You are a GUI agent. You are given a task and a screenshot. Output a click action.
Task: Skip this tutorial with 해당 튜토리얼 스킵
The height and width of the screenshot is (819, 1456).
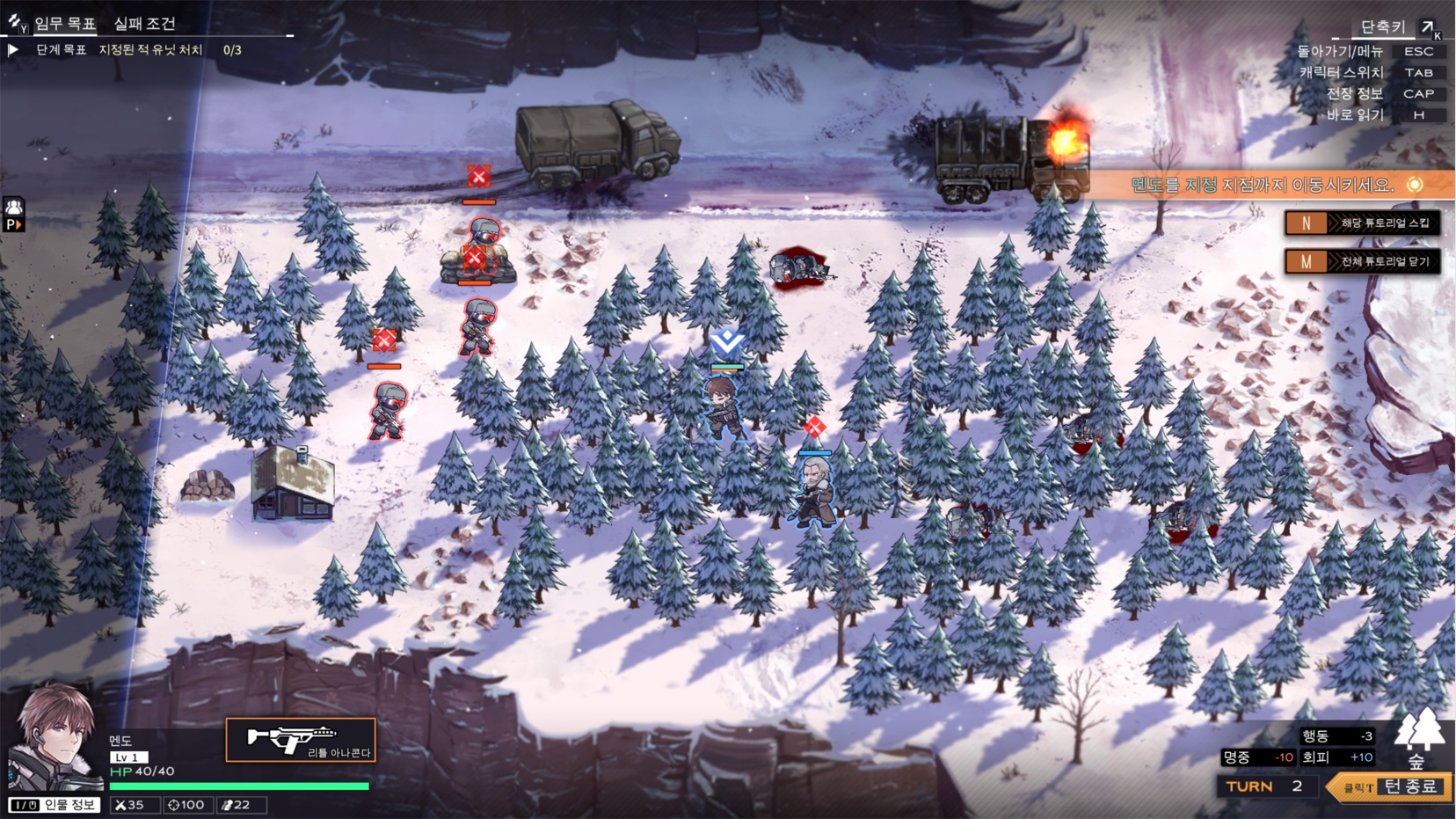(x=1362, y=223)
